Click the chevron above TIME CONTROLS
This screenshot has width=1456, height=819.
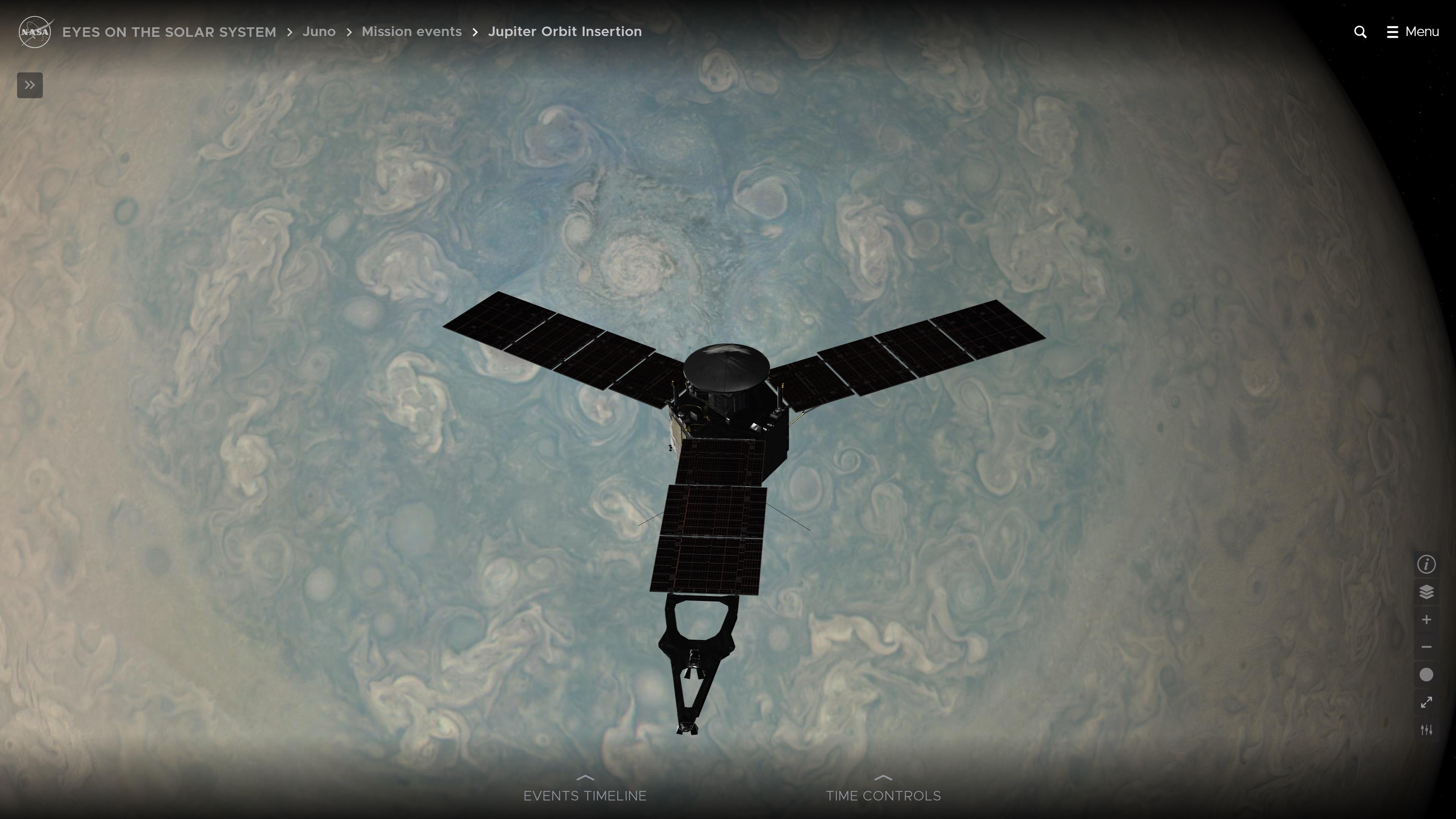tap(883, 778)
